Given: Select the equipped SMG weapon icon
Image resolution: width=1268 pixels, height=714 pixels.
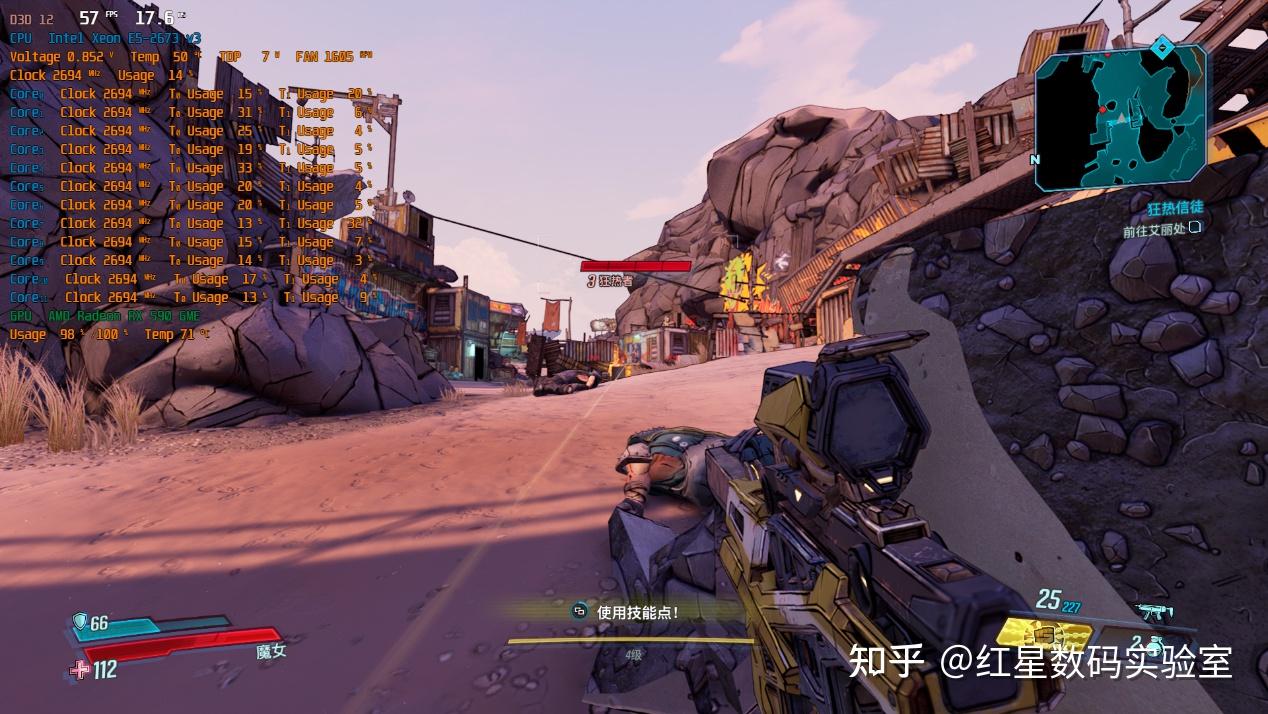Looking at the screenshot, I should 1154,611.
